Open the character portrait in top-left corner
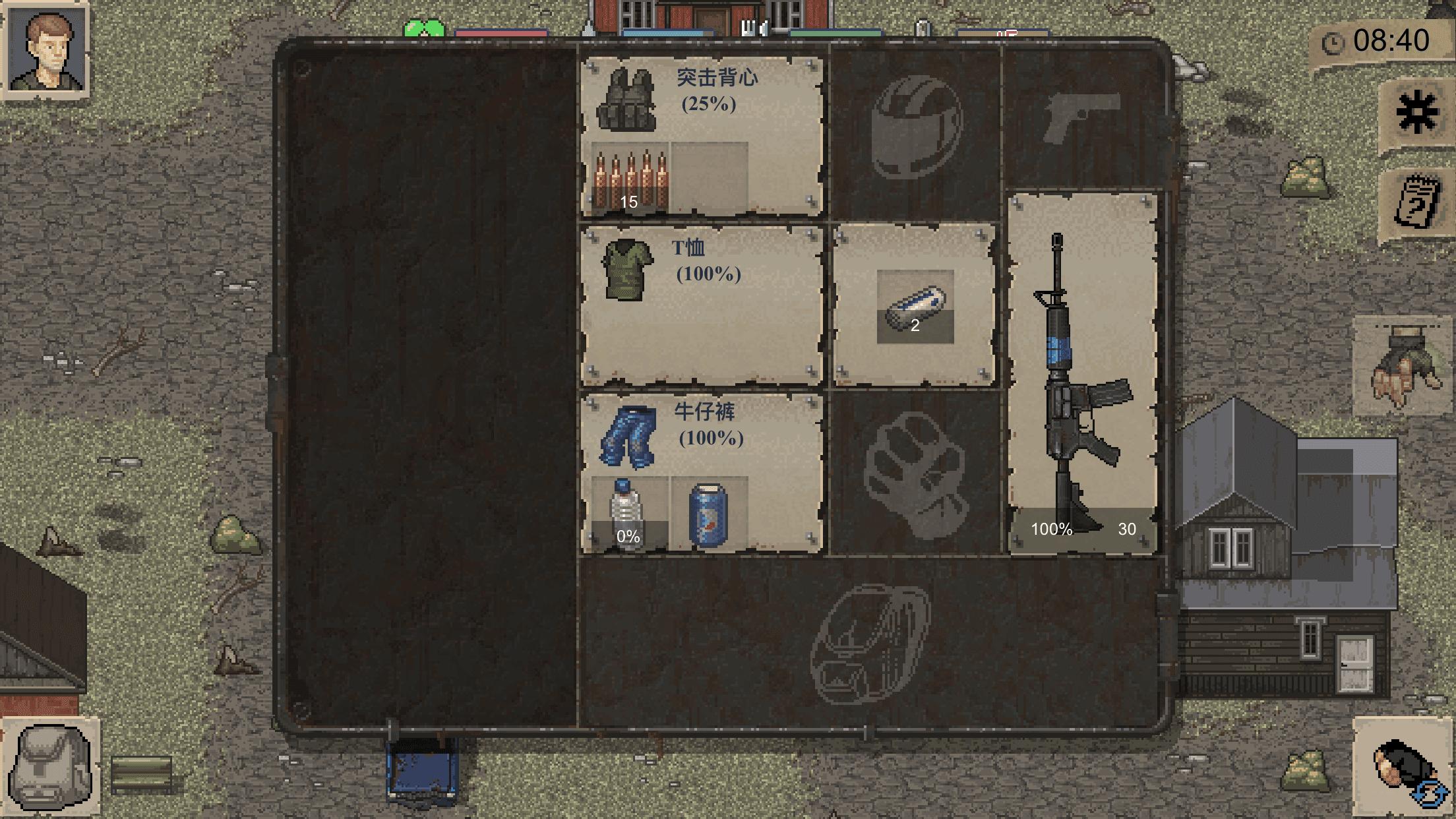Image resolution: width=1456 pixels, height=819 pixels. tap(46, 49)
